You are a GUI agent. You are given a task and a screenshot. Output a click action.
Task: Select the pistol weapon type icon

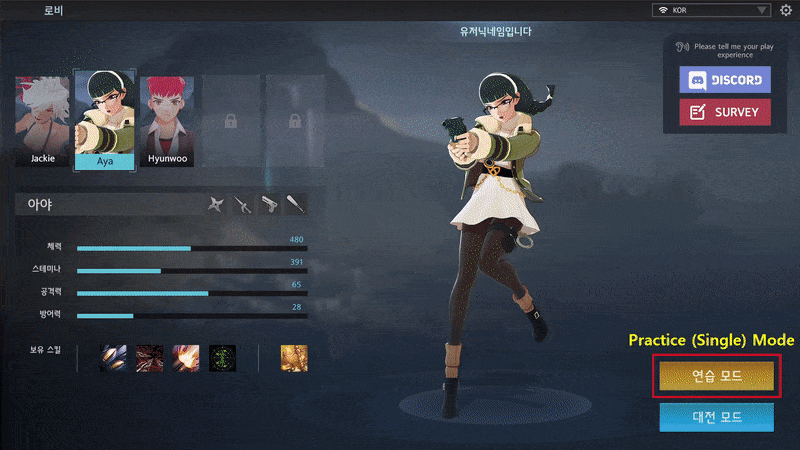(269, 206)
